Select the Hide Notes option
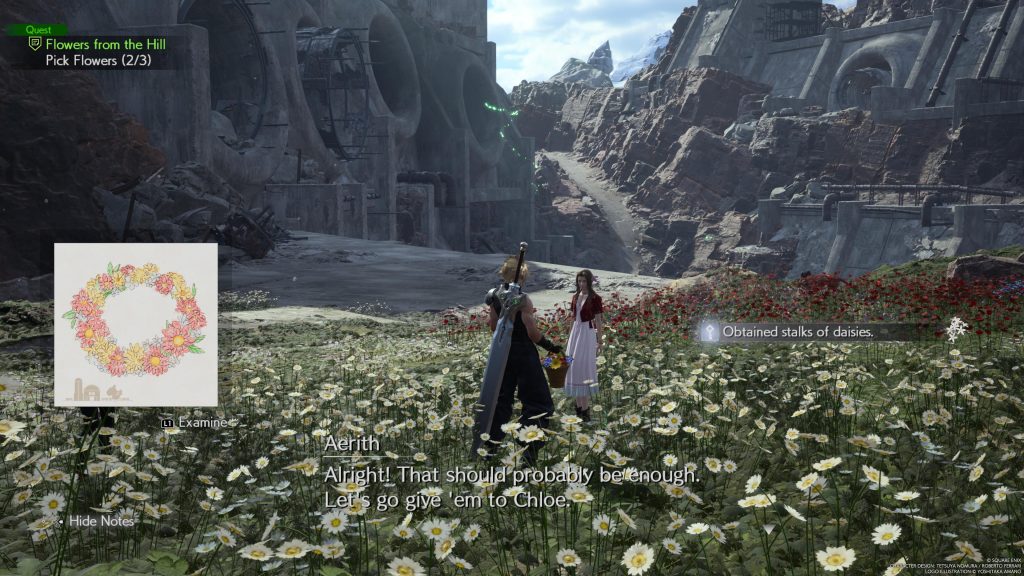This screenshot has height=576, width=1024. [100, 521]
